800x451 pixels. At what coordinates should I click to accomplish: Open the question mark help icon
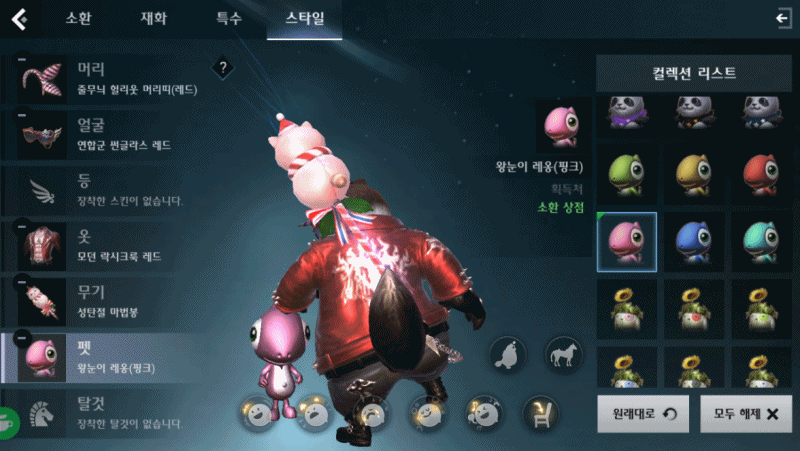point(223,68)
